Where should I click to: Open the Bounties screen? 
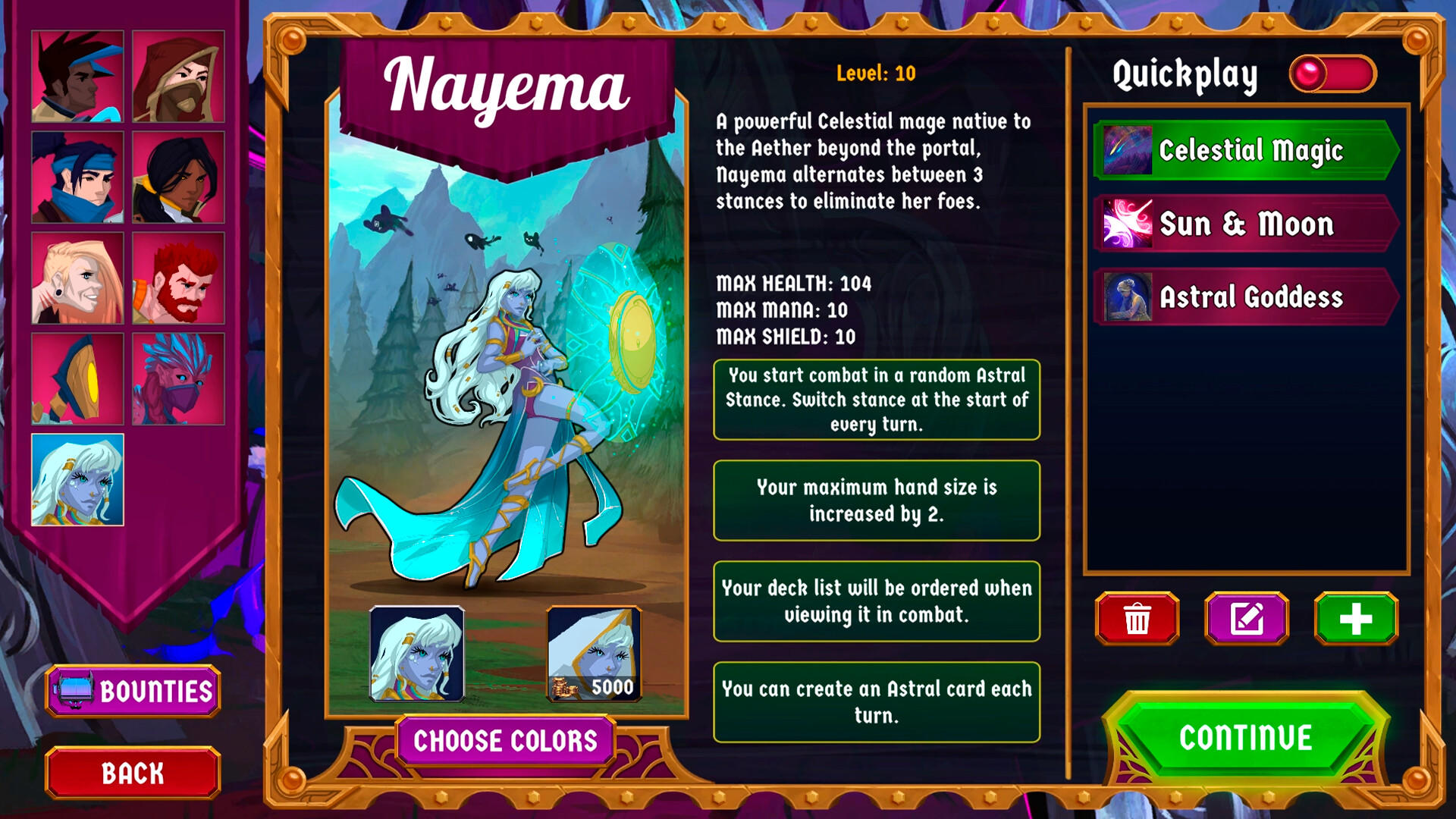[x=132, y=691]
